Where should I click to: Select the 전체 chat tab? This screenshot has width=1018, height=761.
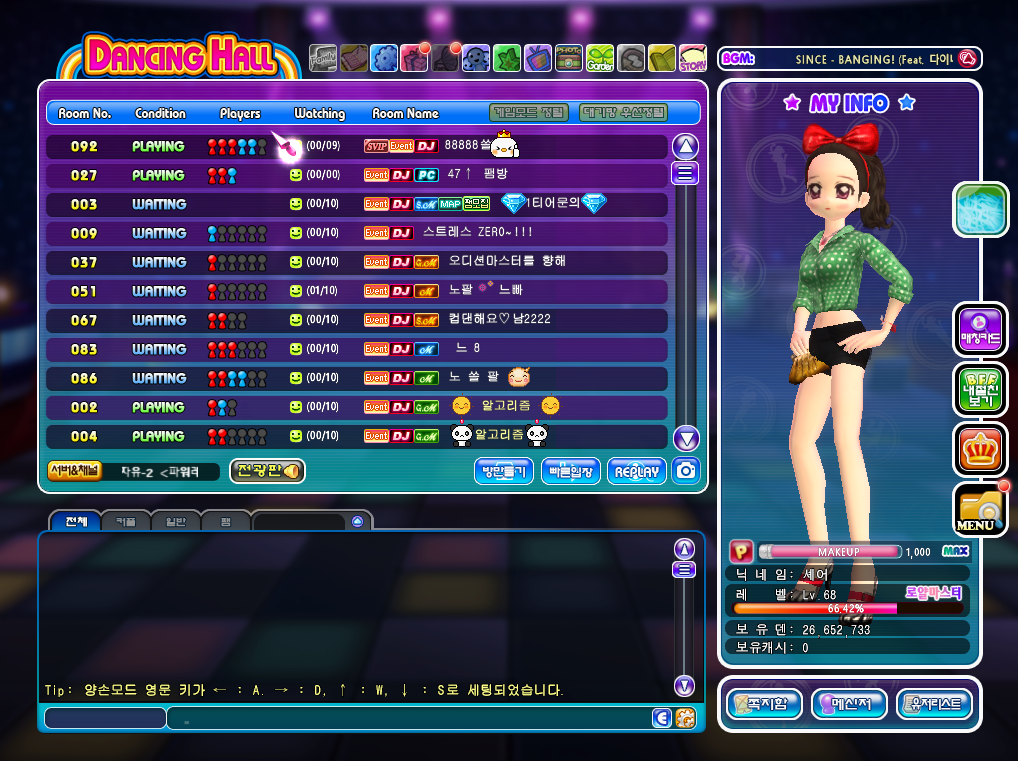(76, 521)
